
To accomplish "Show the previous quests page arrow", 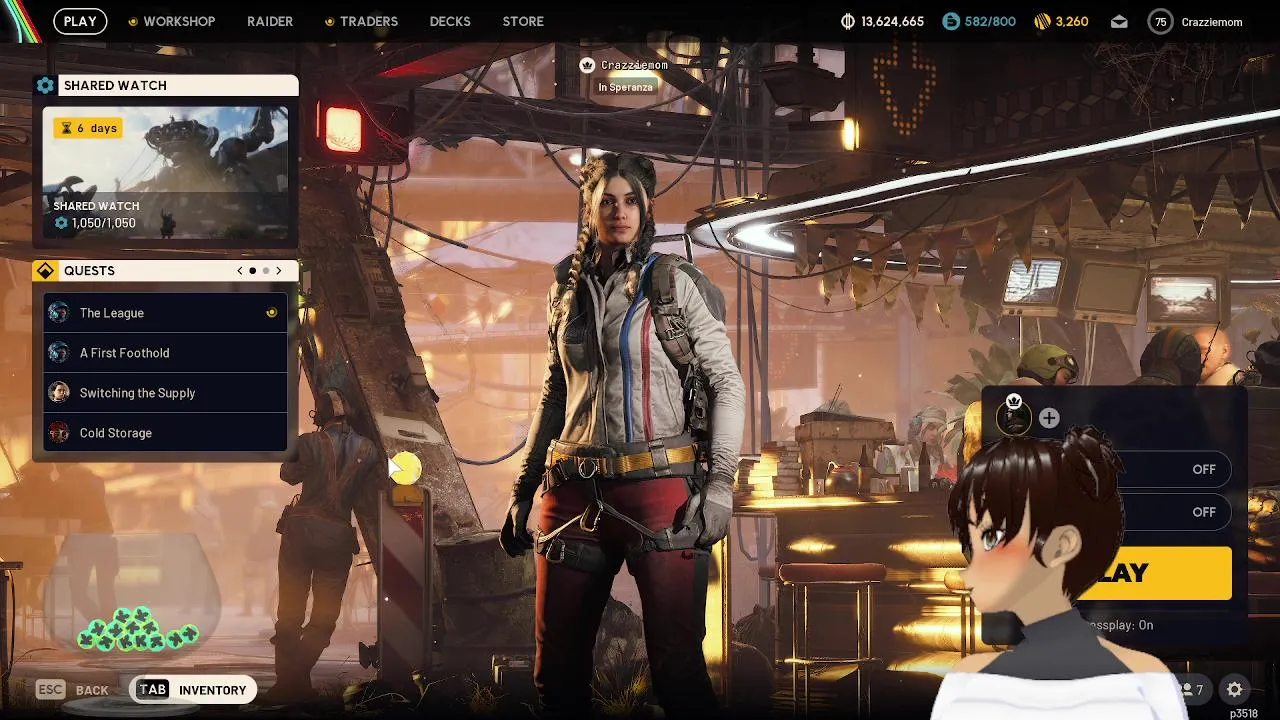I will [240, 271].
